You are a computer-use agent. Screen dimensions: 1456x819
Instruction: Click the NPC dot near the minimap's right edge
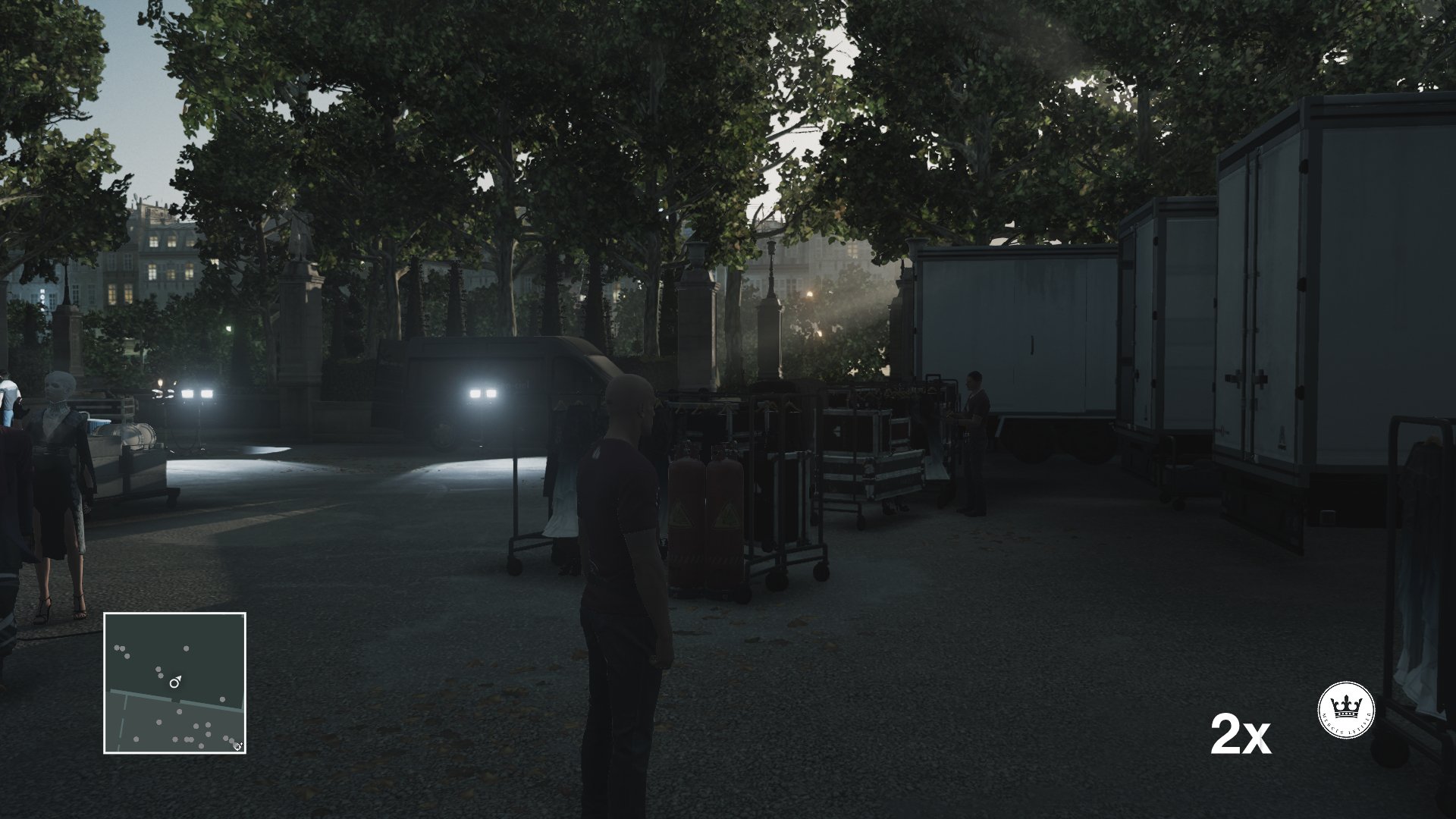click(x=222, y=699)
